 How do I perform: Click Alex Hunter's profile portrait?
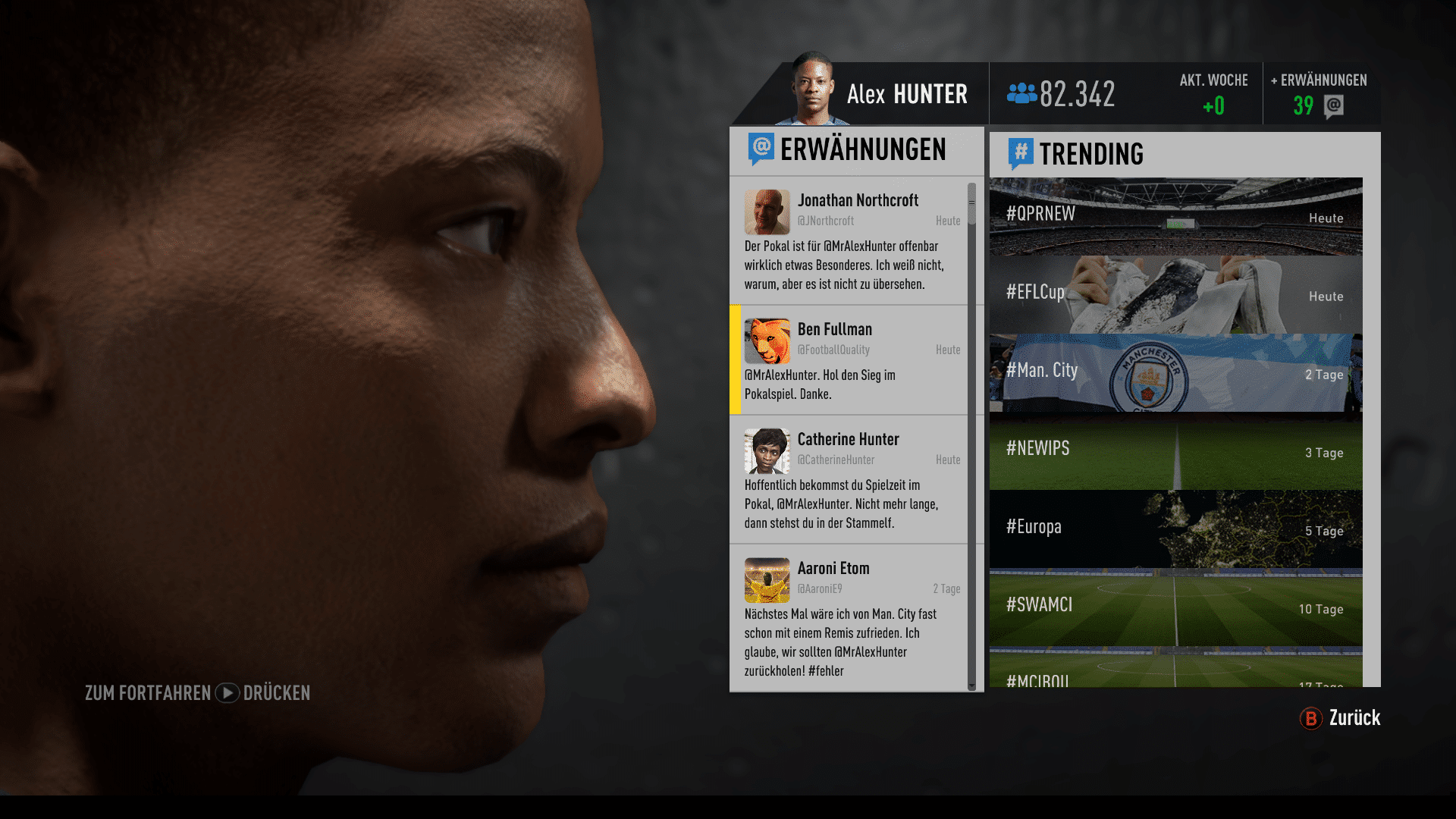pos(812,91)
